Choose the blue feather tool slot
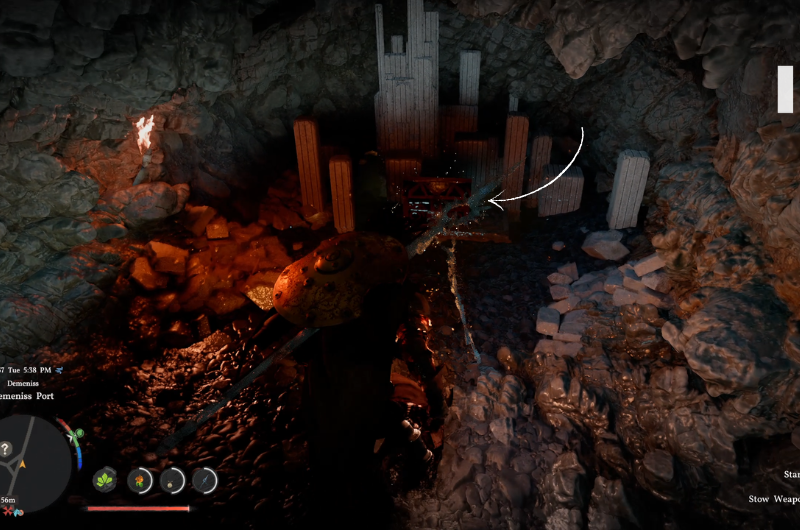 [x=205, y=480]
